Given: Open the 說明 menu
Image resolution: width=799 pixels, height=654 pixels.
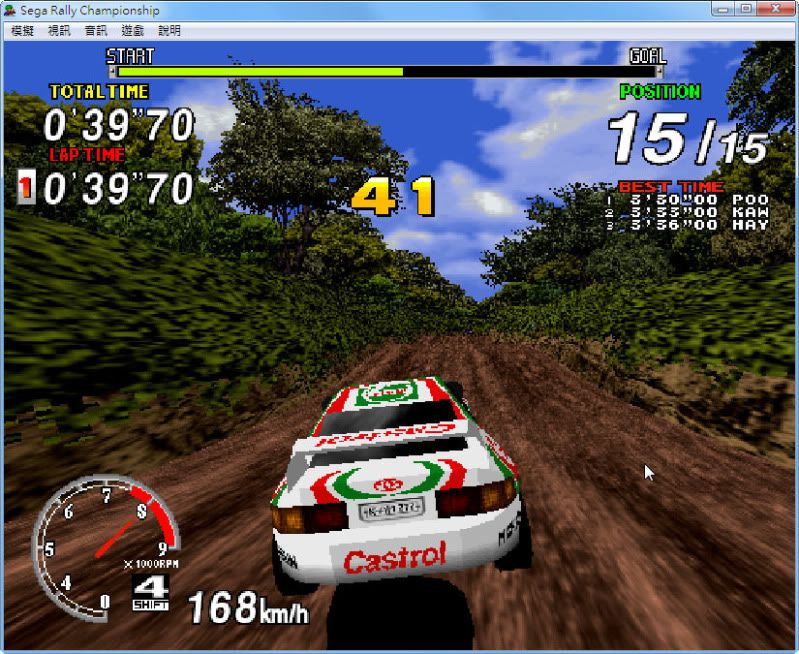Looking at the screenshot, I should click(x=170, y=31).
